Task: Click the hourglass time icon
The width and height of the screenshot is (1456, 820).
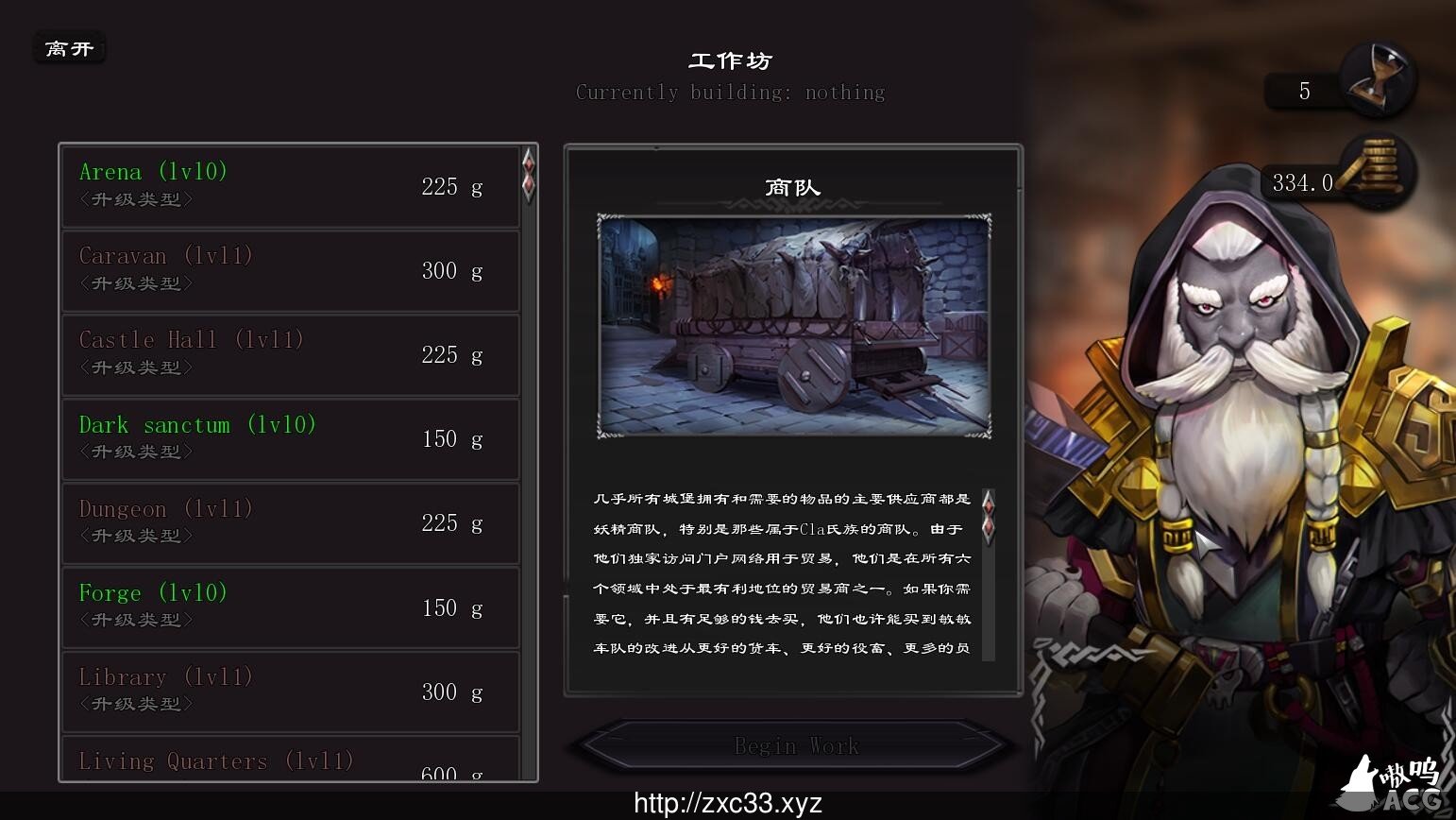Action: (1380, 78)
